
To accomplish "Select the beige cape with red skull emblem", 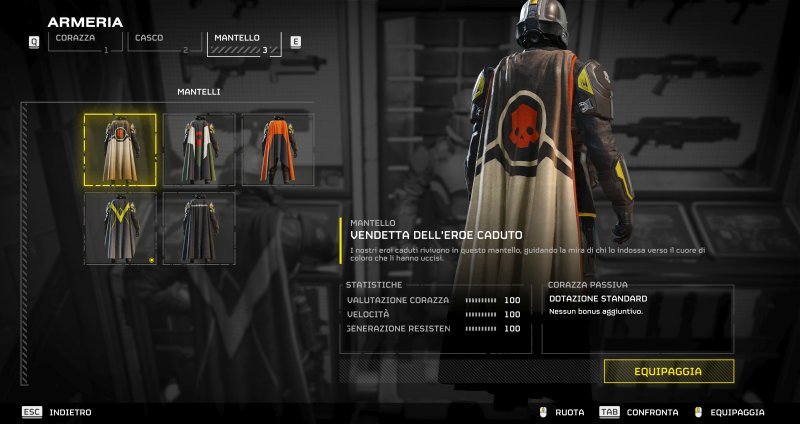I will [120, 149].
